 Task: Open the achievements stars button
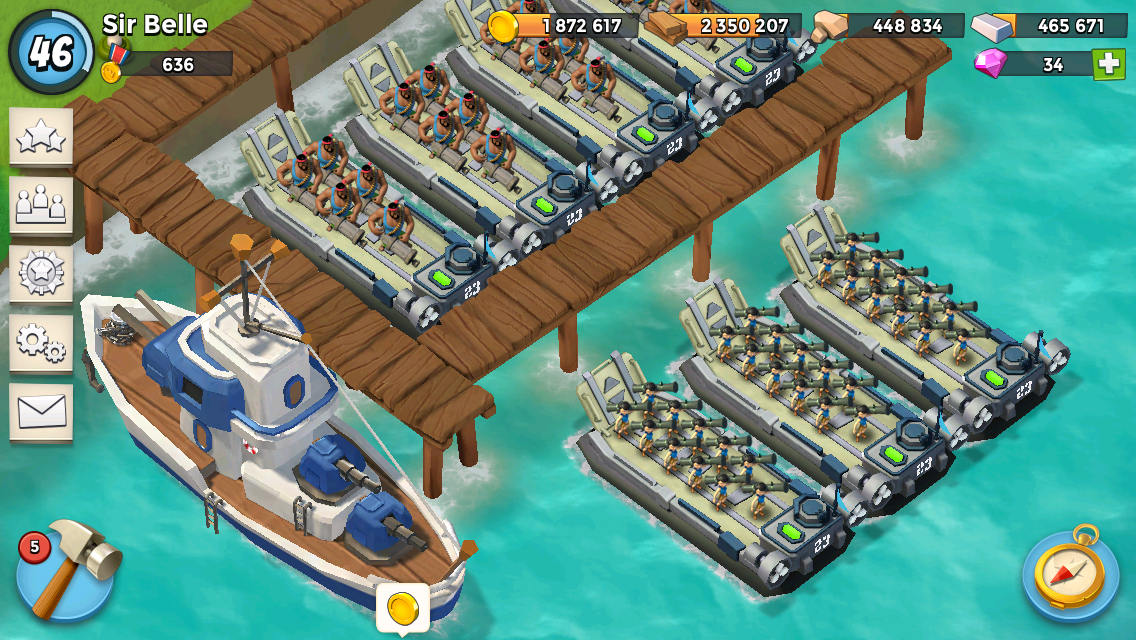41,137
